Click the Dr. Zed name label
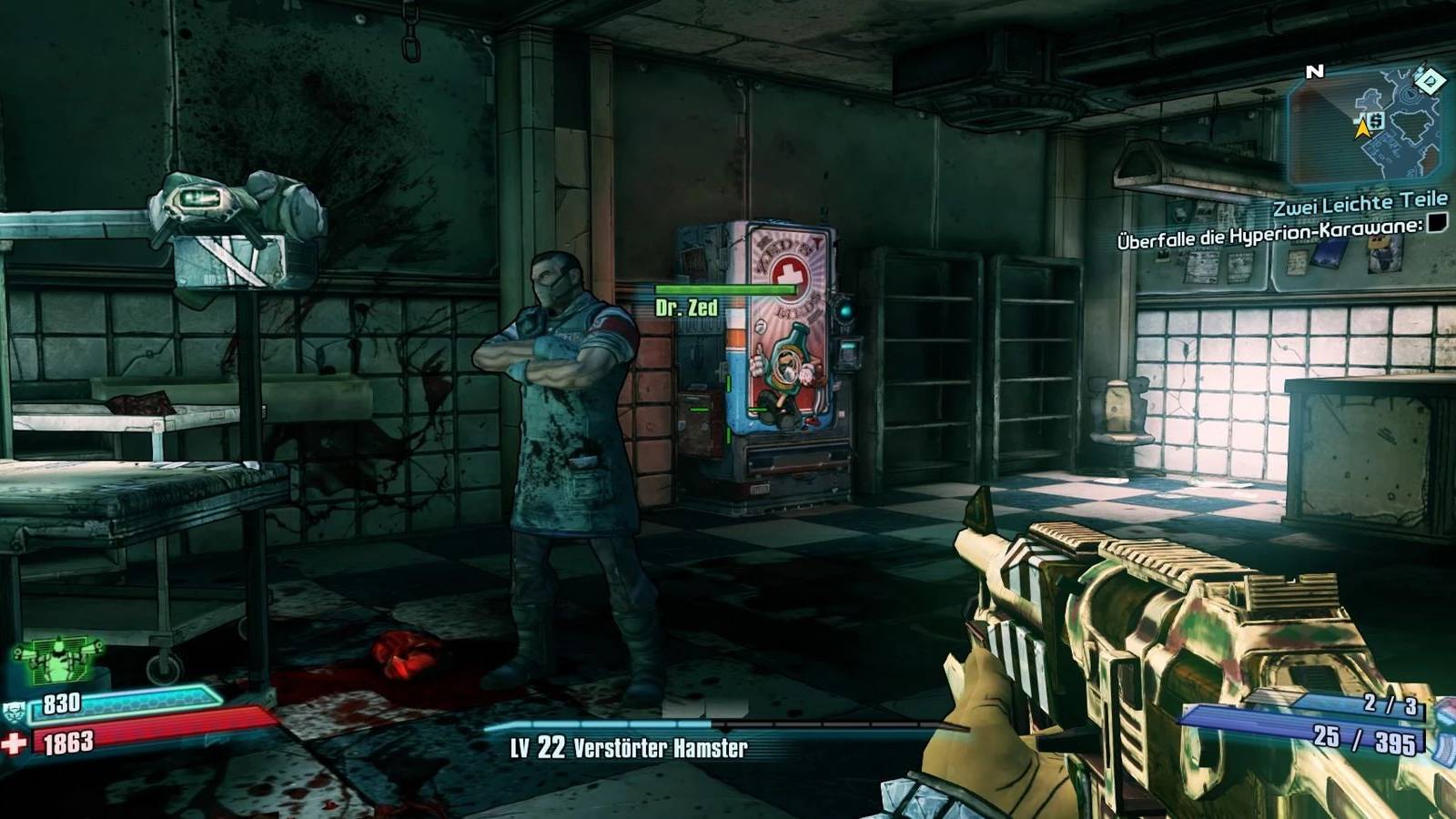This screenshot has height=819, width=1456. tap(687, 306)
